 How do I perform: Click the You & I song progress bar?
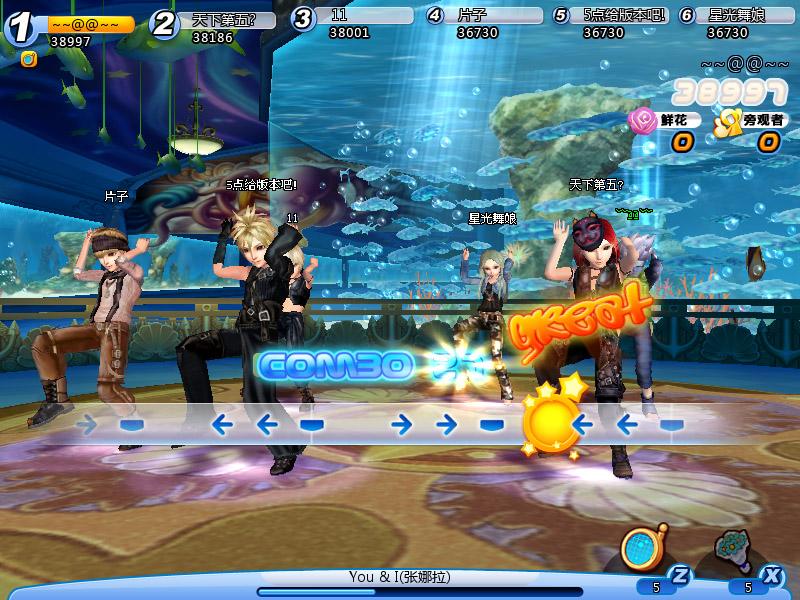click(420, 591)
